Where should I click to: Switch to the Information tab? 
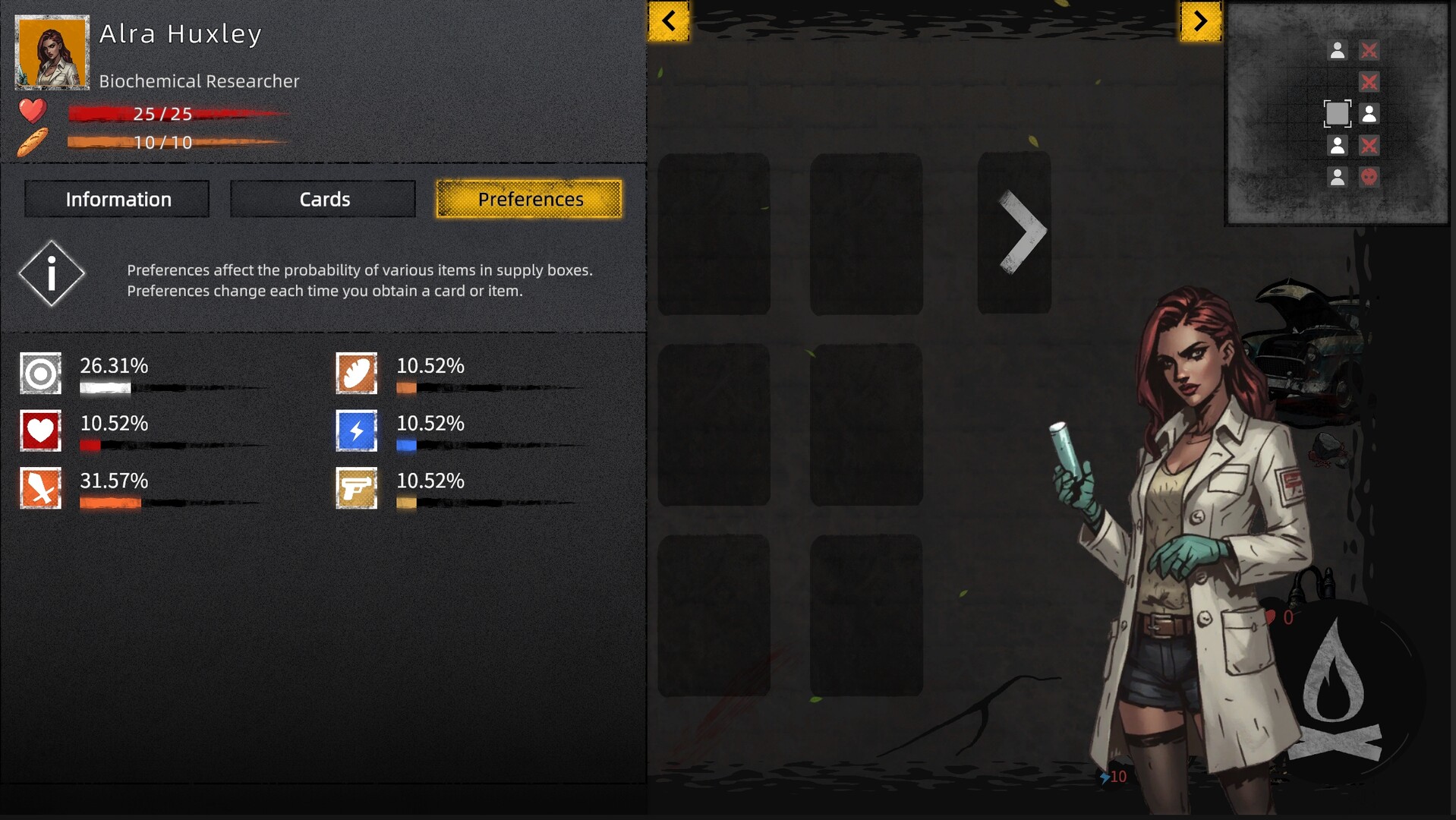(116, 198)
